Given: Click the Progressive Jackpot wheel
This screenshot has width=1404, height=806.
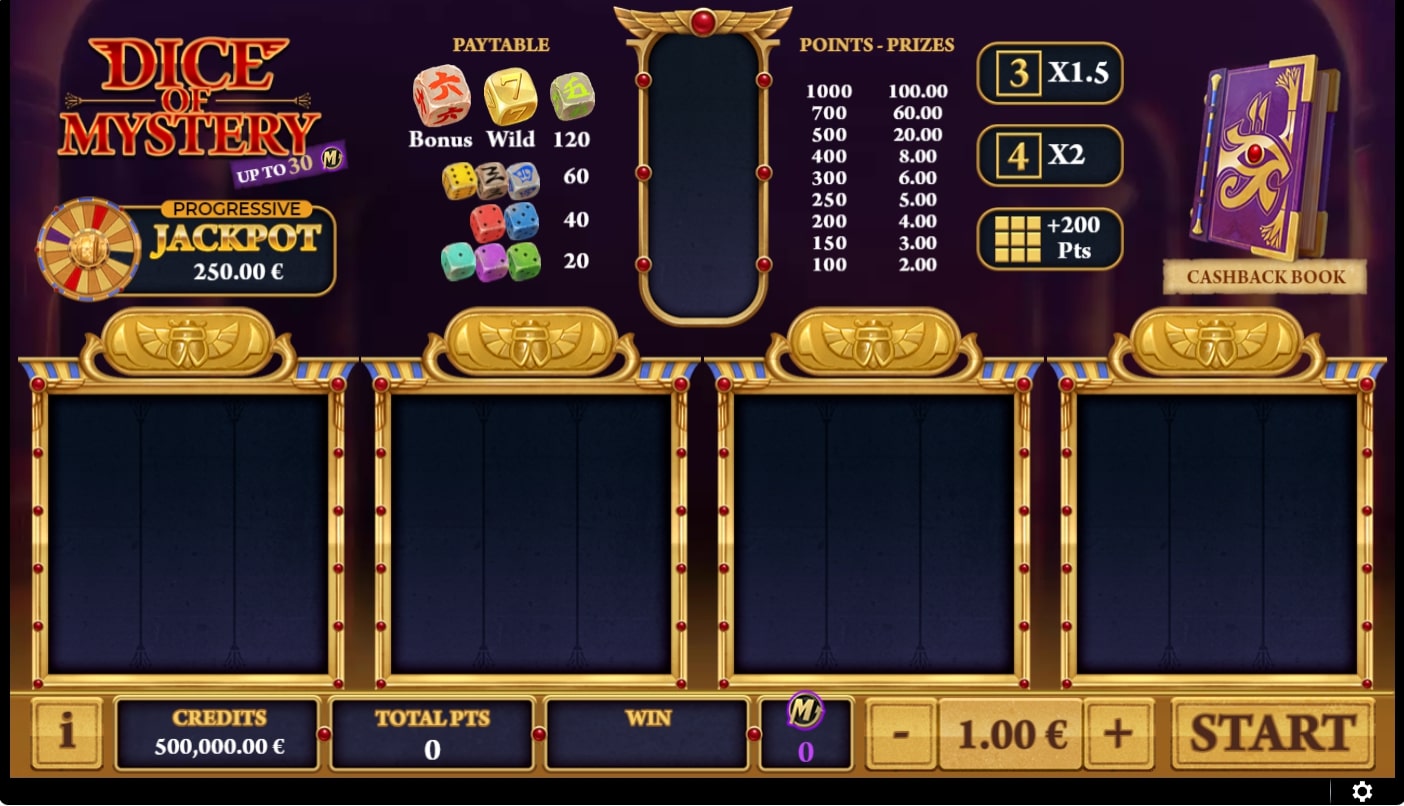Looking at the screenshot, I should point(88,248).
